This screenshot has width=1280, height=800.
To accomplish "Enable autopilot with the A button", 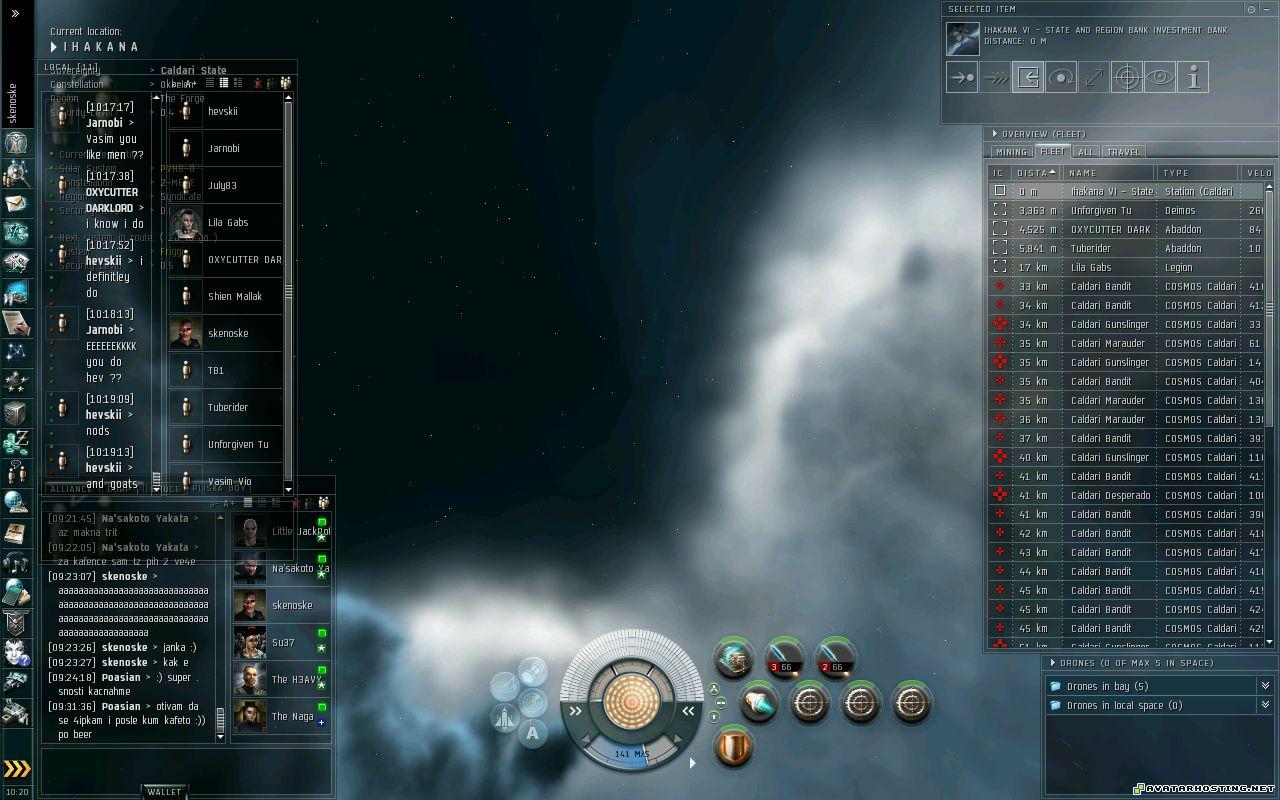I will (533, 733).
